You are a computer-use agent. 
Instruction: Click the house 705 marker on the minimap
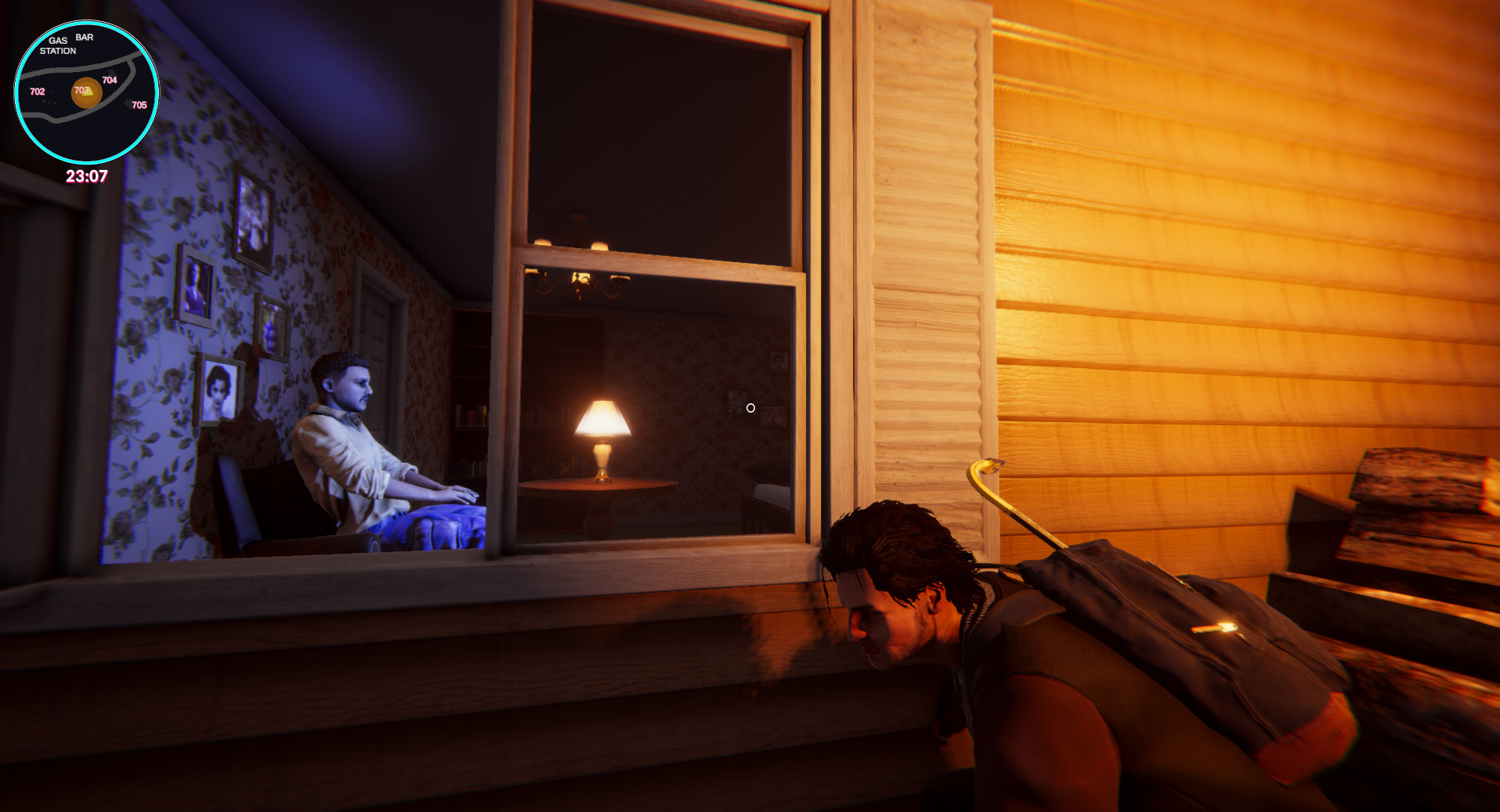(x=139, y=105)
